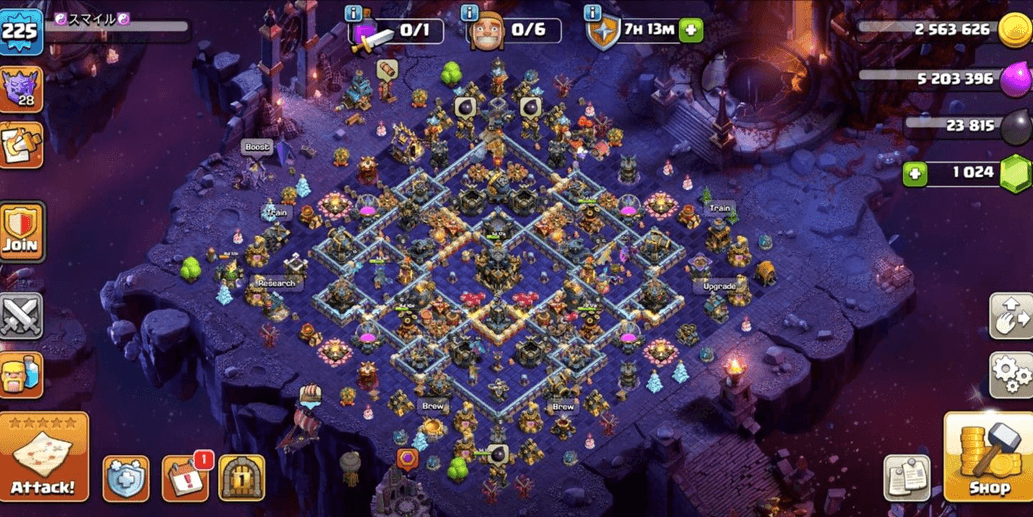Open the blue shield with cross icon
This screenshot has height=517, width=1033.
[x=126, y=478]
